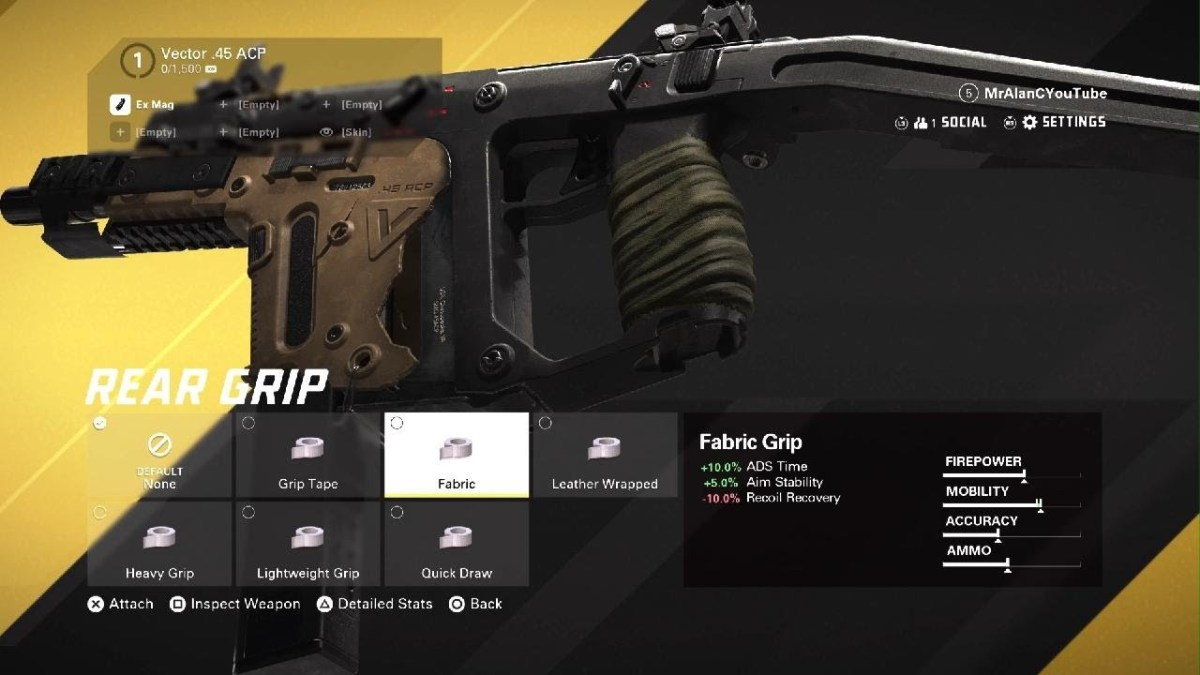Select the Lightweight Grip tile
This screenshot has height=675, width=1200.
pyautogui.click(x=308, y=544)
